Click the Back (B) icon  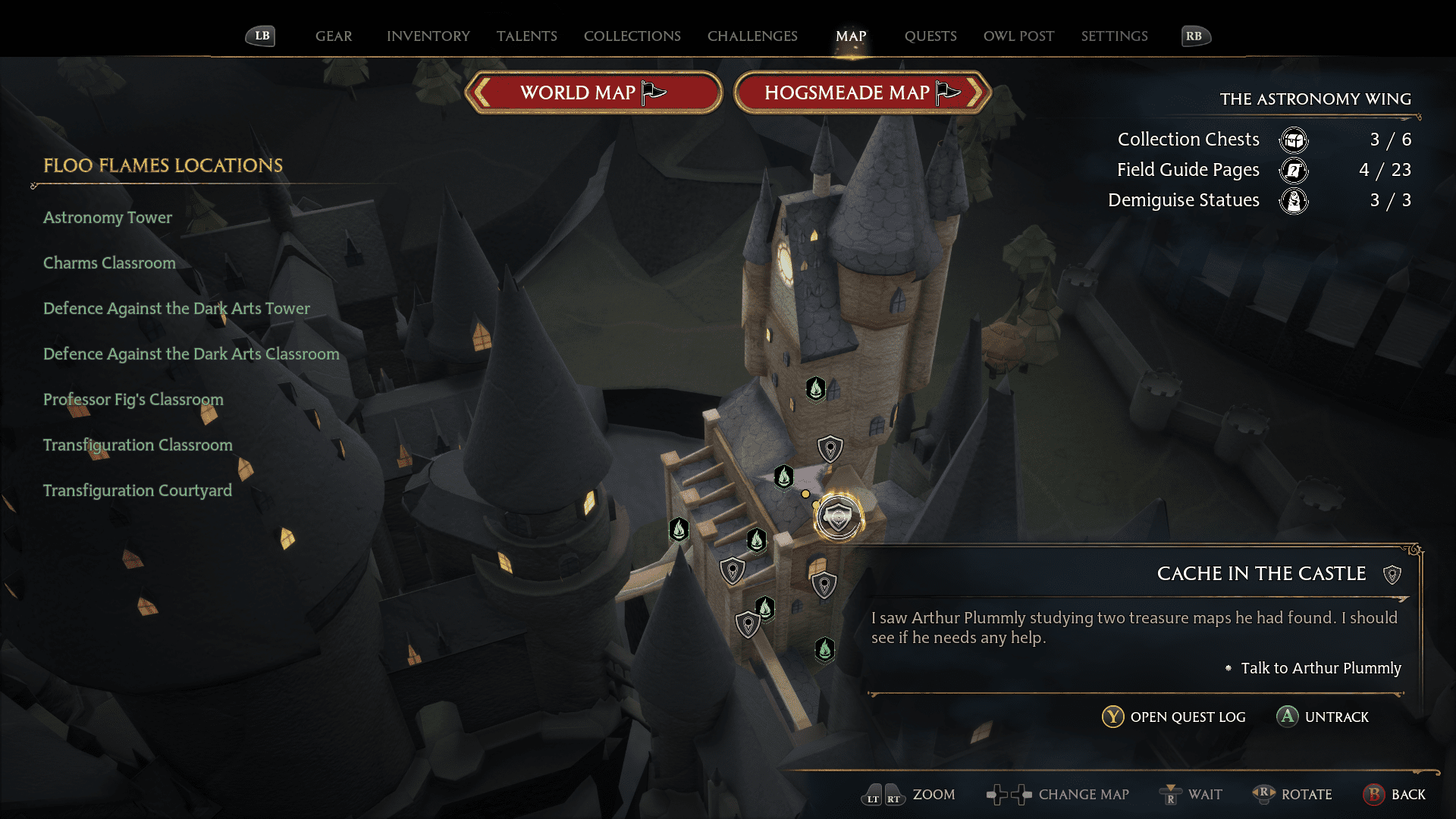point(1375,795)
